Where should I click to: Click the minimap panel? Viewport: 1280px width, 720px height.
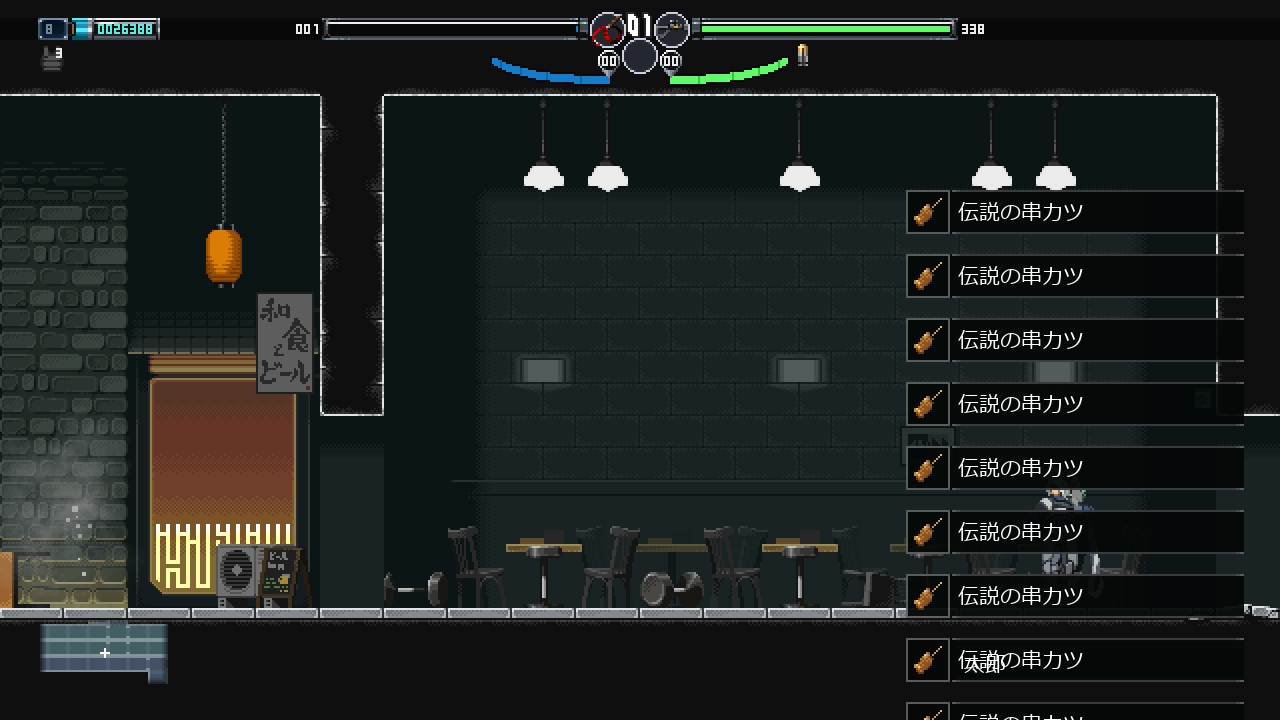pyautogui.click(x=104, y=651)
